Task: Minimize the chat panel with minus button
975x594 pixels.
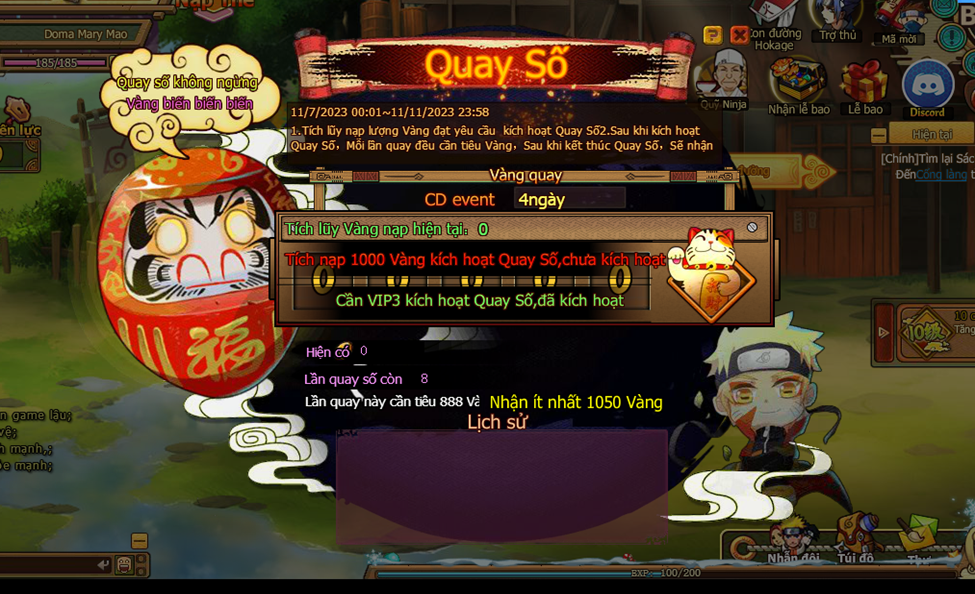Action: point(139,541)
